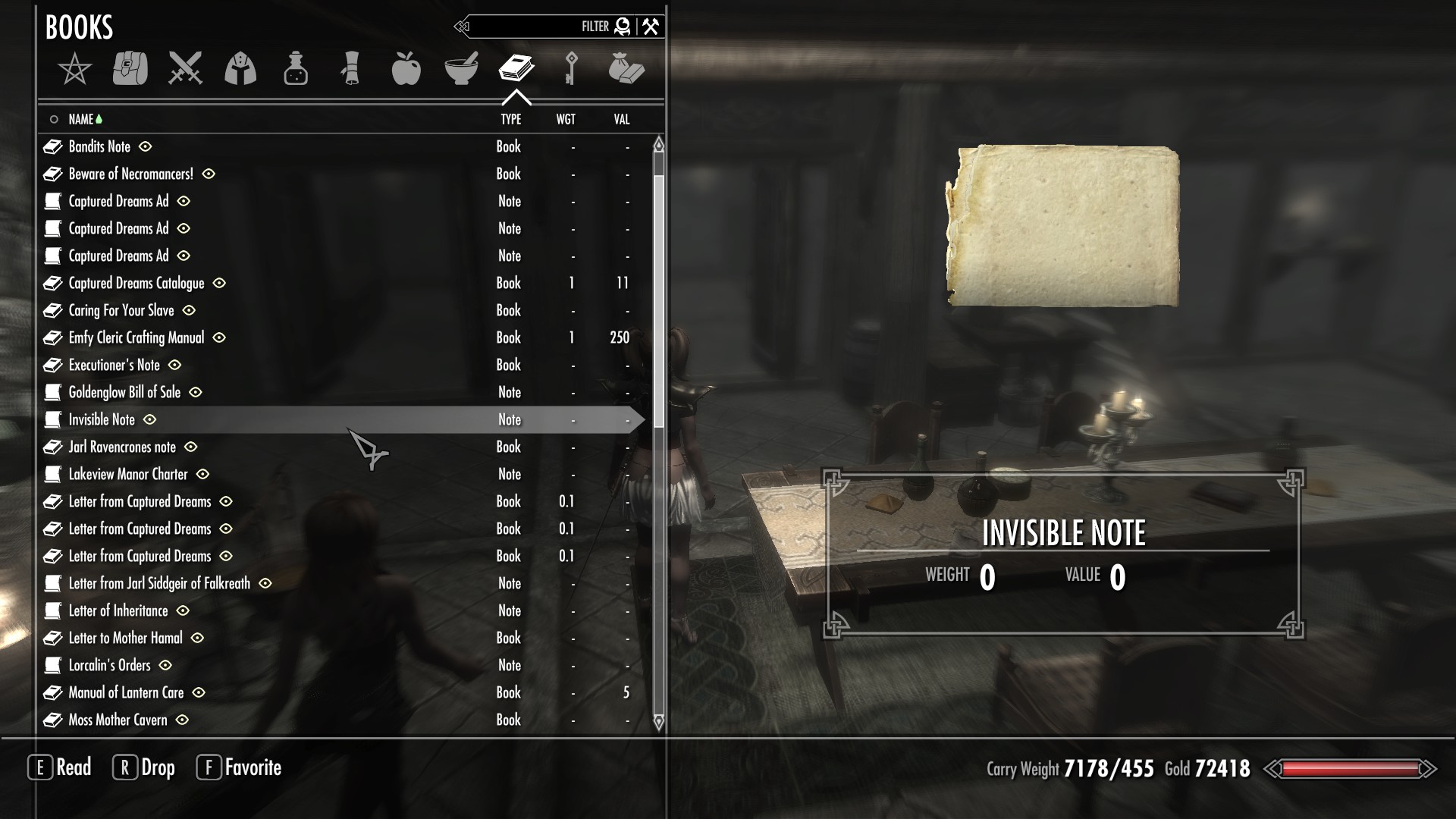Image resolution: width=1456 pixels, height=819 pixels.
Task: Click the list scrollbar down arrow
Action: point(658,721)
